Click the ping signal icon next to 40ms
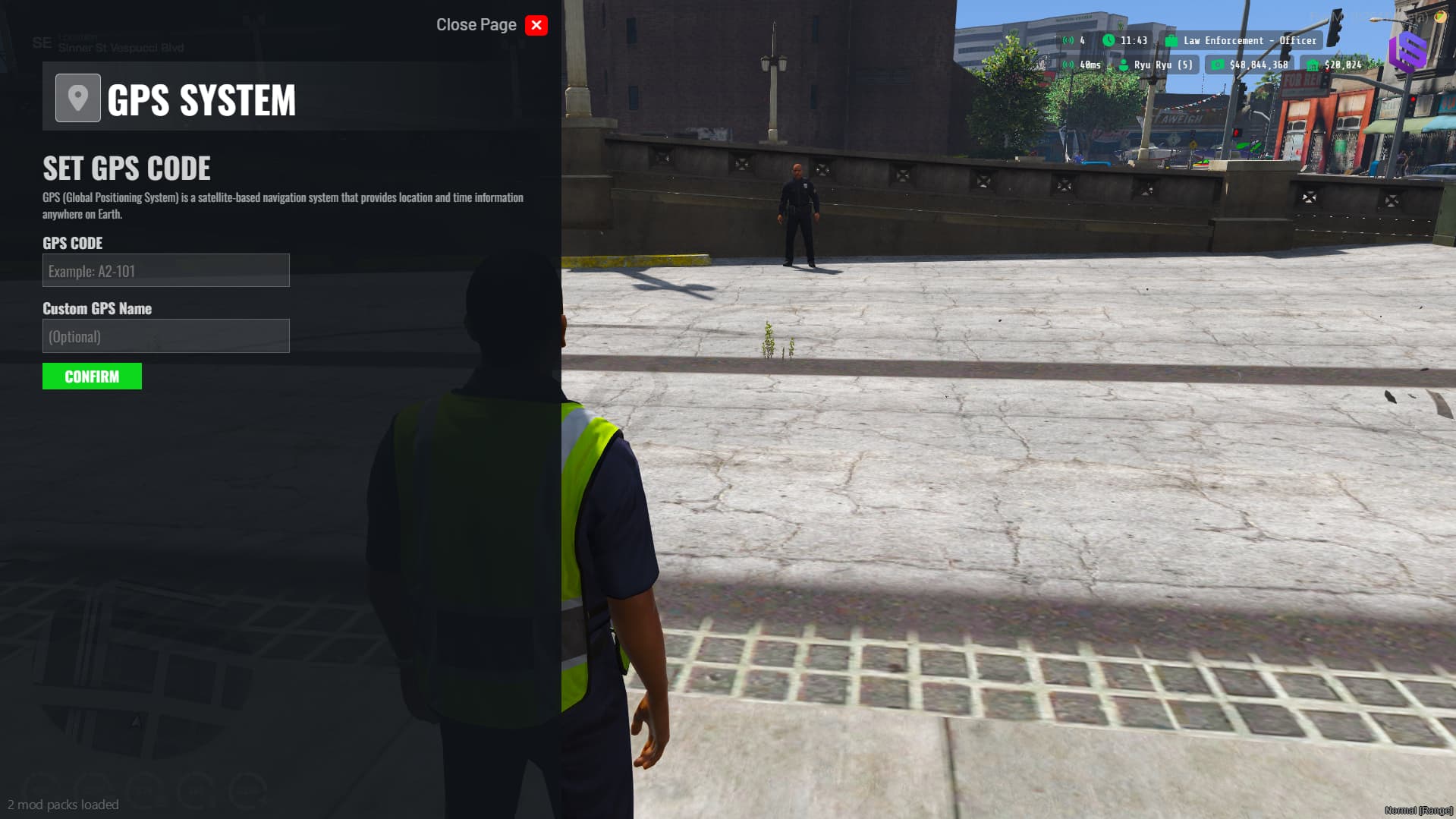 (x=1067, y=65)
